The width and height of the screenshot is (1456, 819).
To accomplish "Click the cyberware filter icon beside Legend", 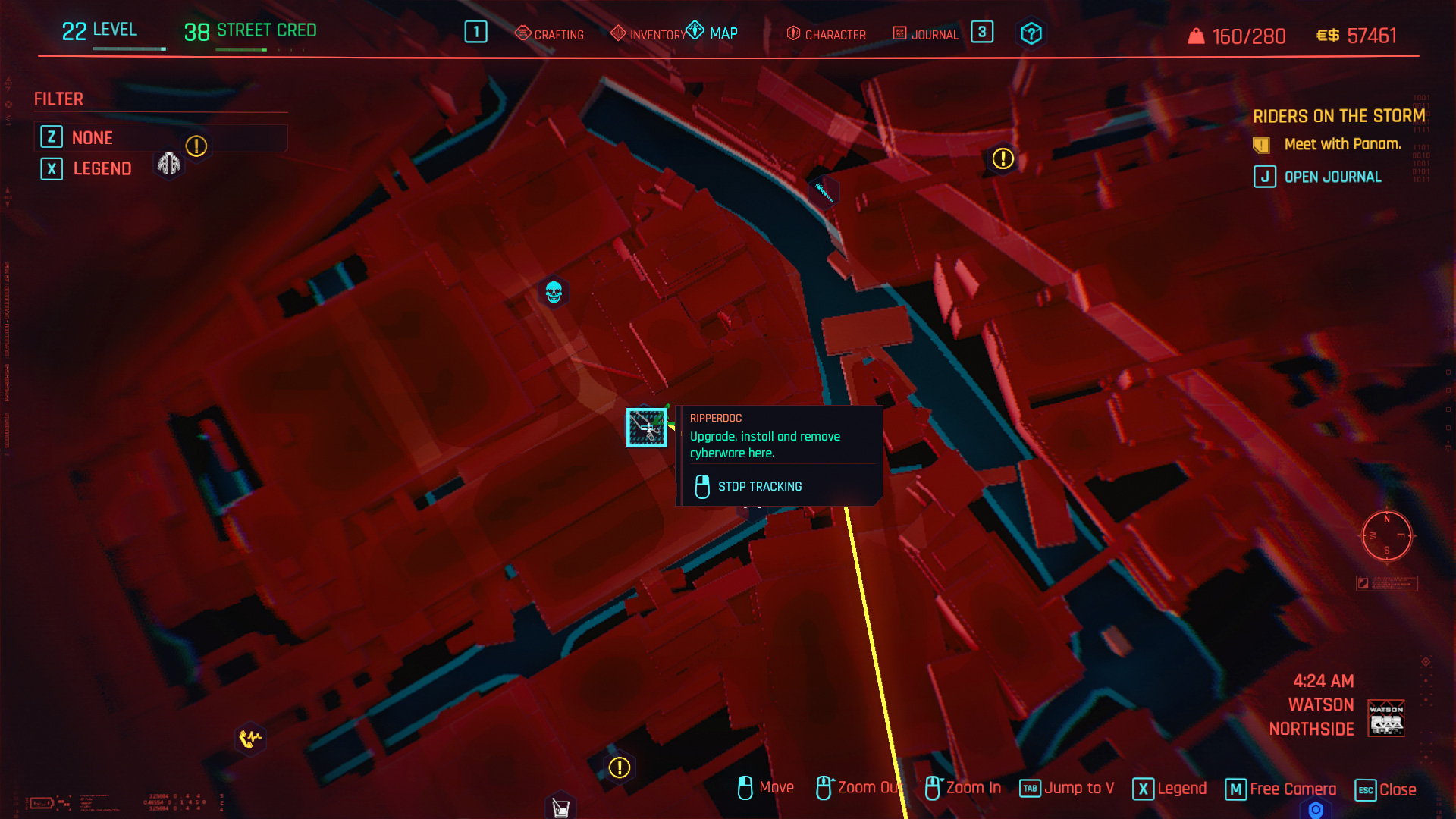I will [168, 163].
